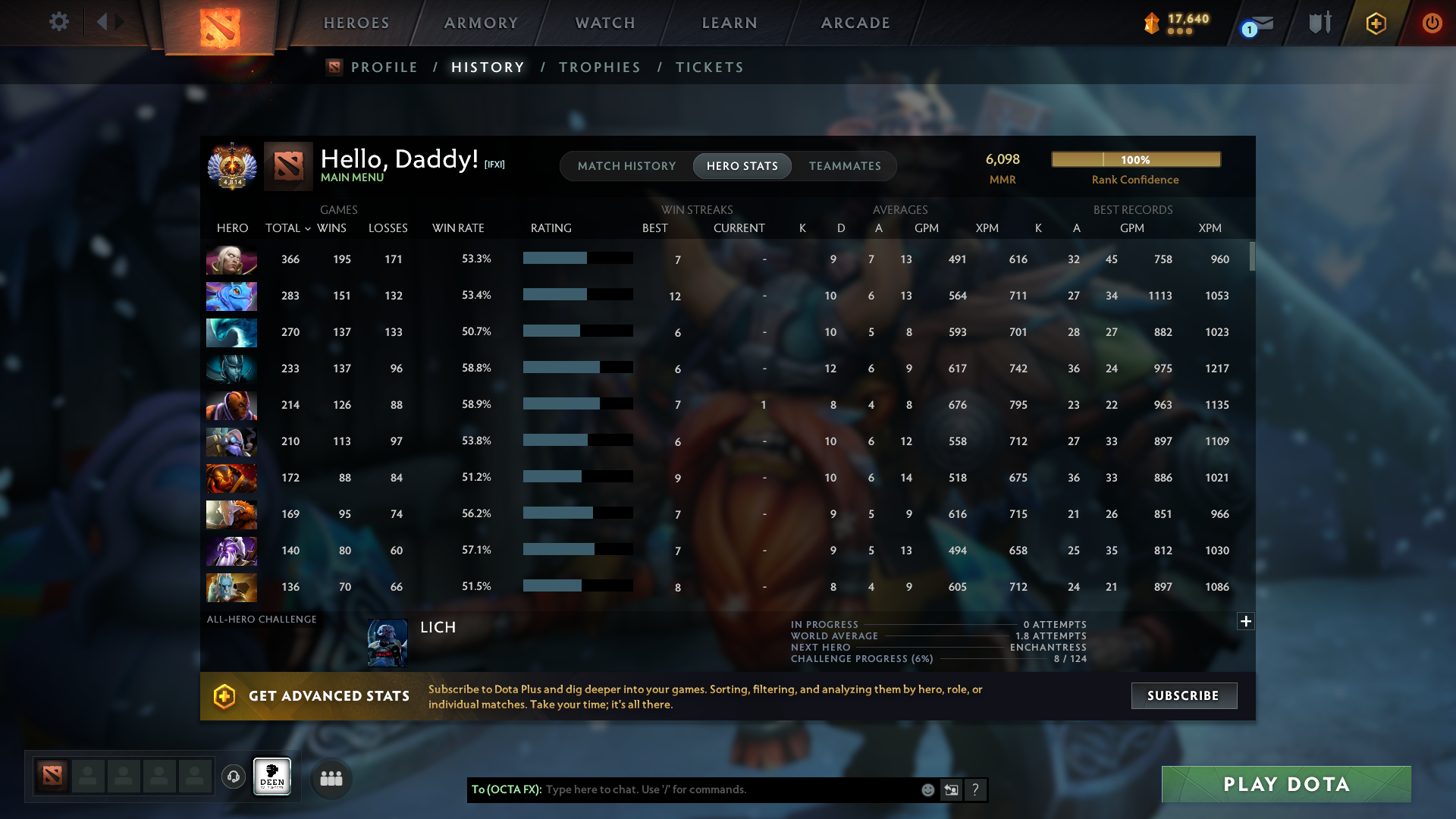Open the game settings gear

click(x=59, y=22)
